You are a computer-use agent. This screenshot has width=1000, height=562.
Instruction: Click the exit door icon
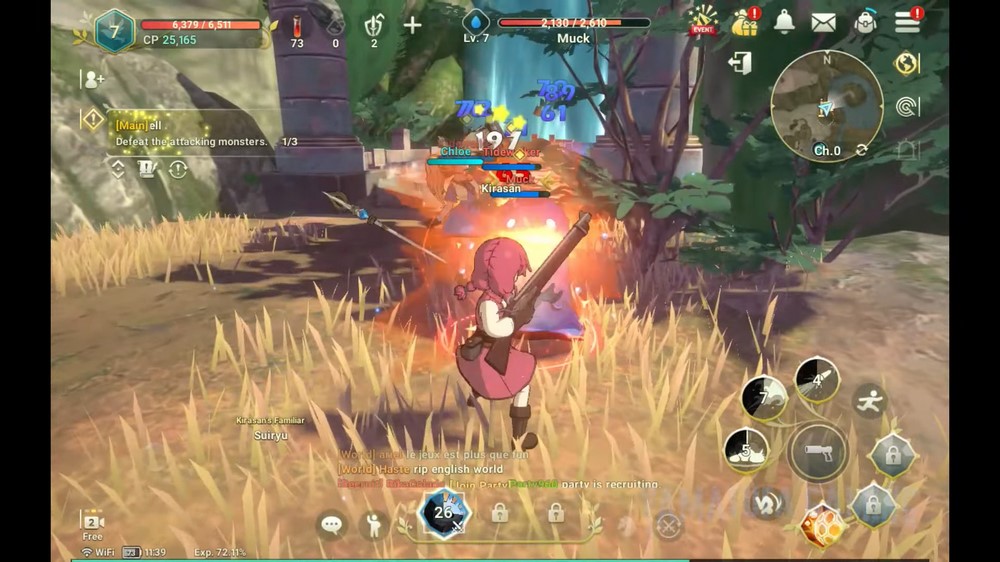(740, 64)
